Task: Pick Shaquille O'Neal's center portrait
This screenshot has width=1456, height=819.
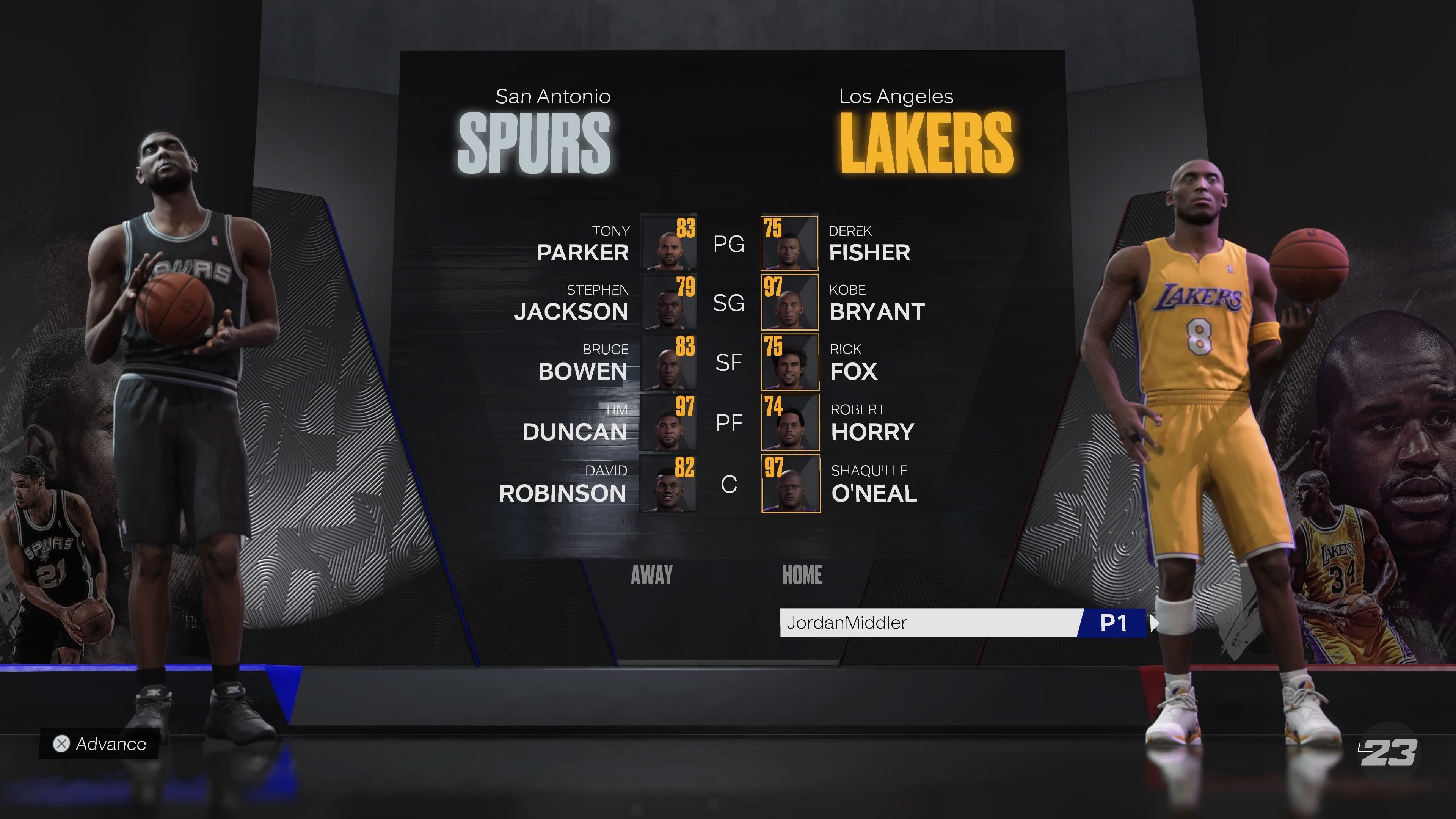Action: [791, 484]
